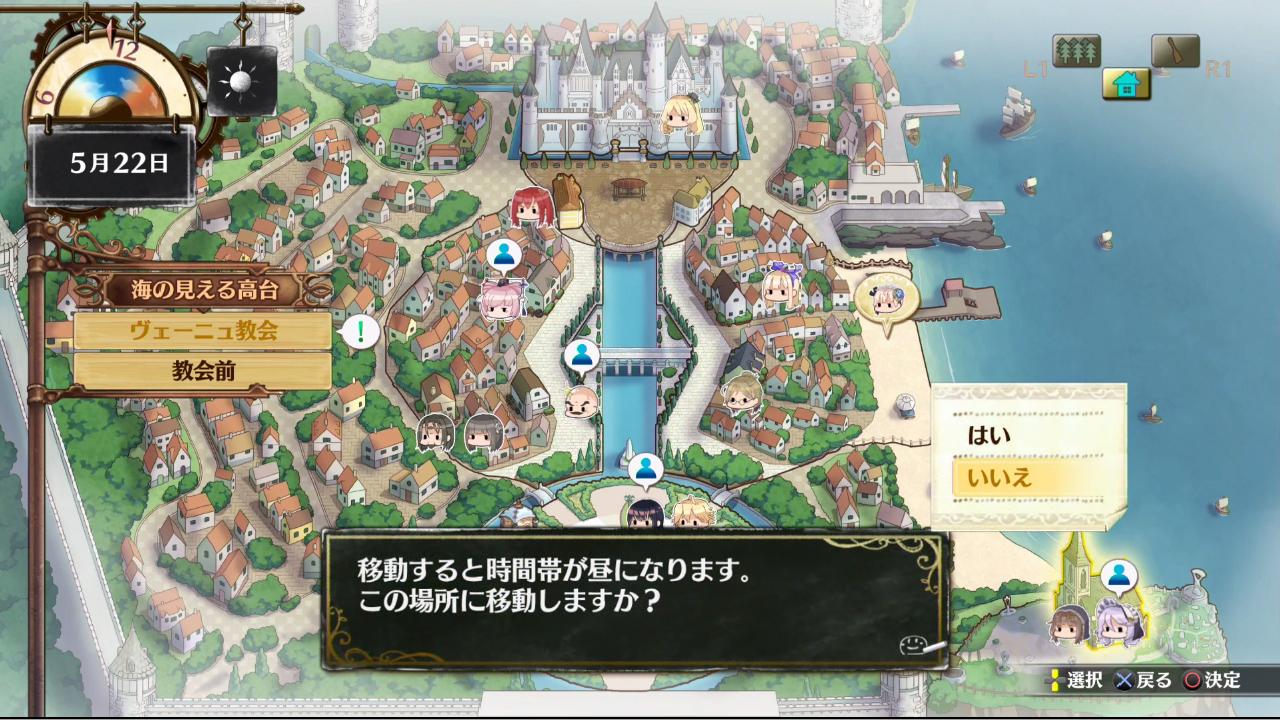
Task: Select the character speech-bubble marker by the pier
Action: coord(886,297)
